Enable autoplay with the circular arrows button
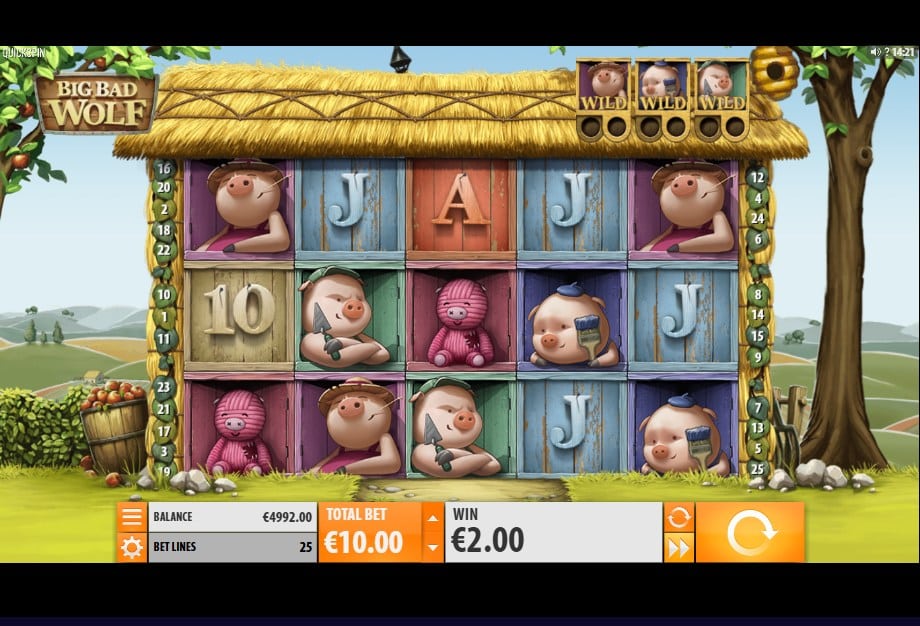 click(x=679, y=517)
